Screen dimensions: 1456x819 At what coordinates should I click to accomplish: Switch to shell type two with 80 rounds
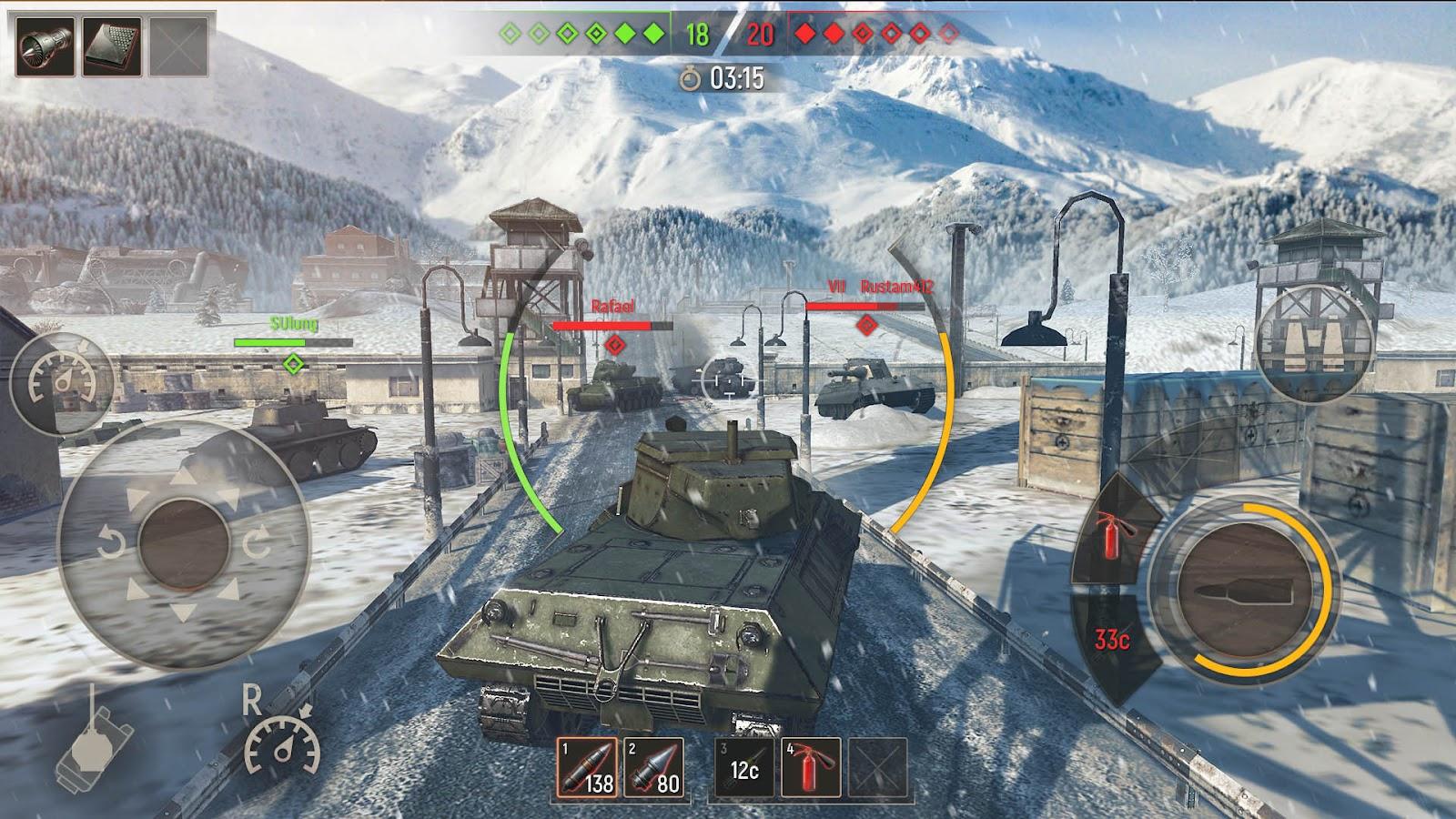[x=653, y=767]
